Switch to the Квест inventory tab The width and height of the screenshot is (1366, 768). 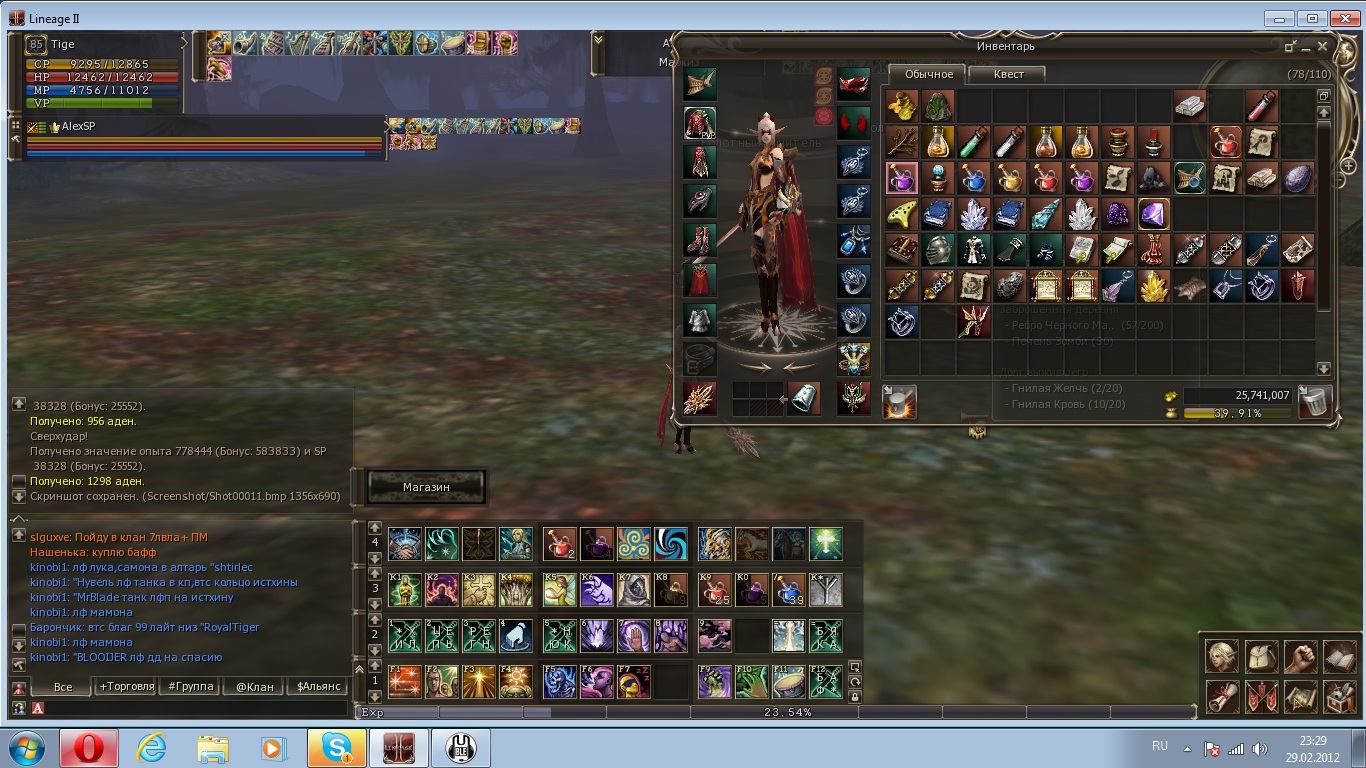point(1008,74)
